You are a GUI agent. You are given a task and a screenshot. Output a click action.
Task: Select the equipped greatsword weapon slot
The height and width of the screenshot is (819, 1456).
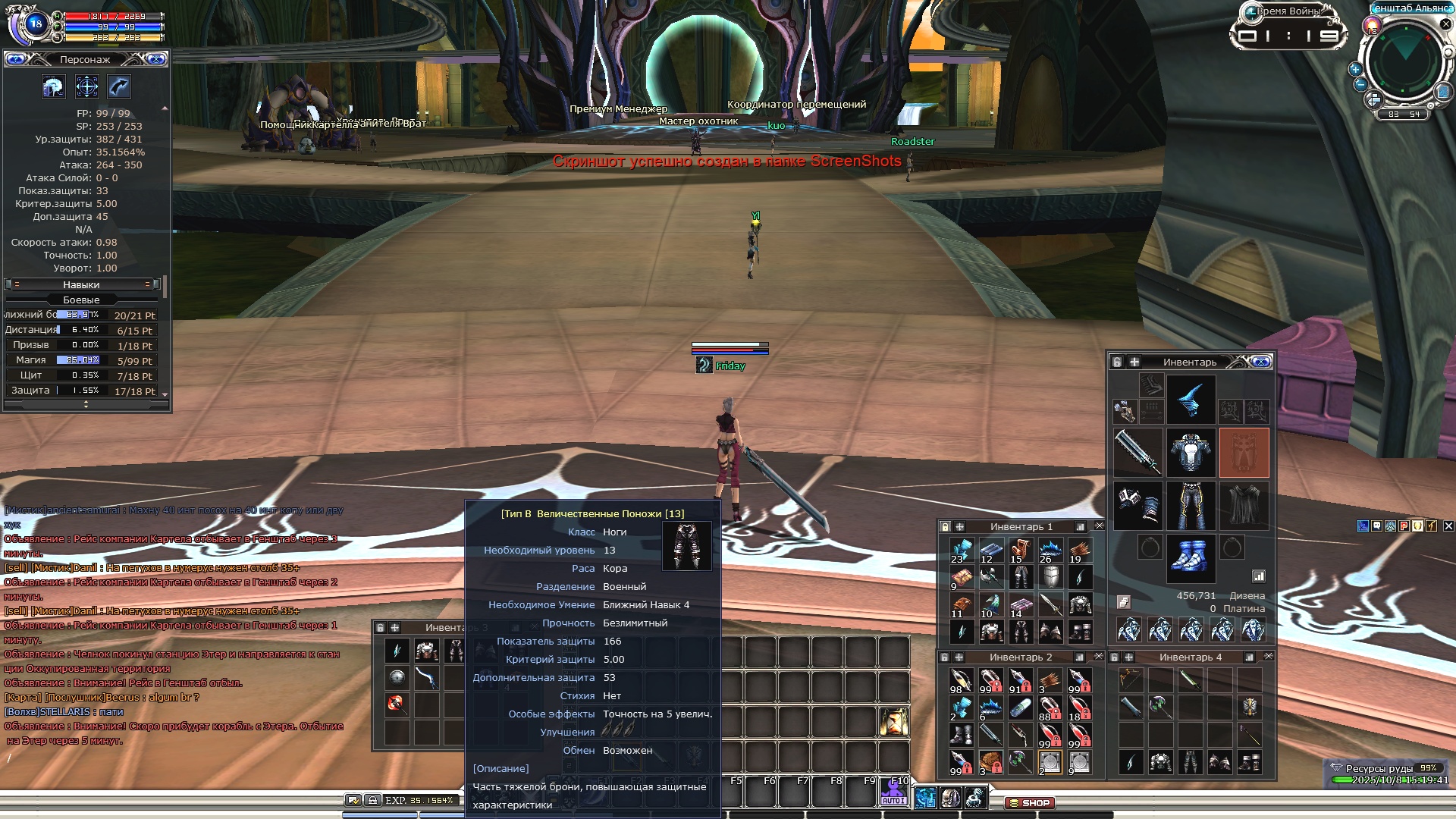click(1137, 452)
